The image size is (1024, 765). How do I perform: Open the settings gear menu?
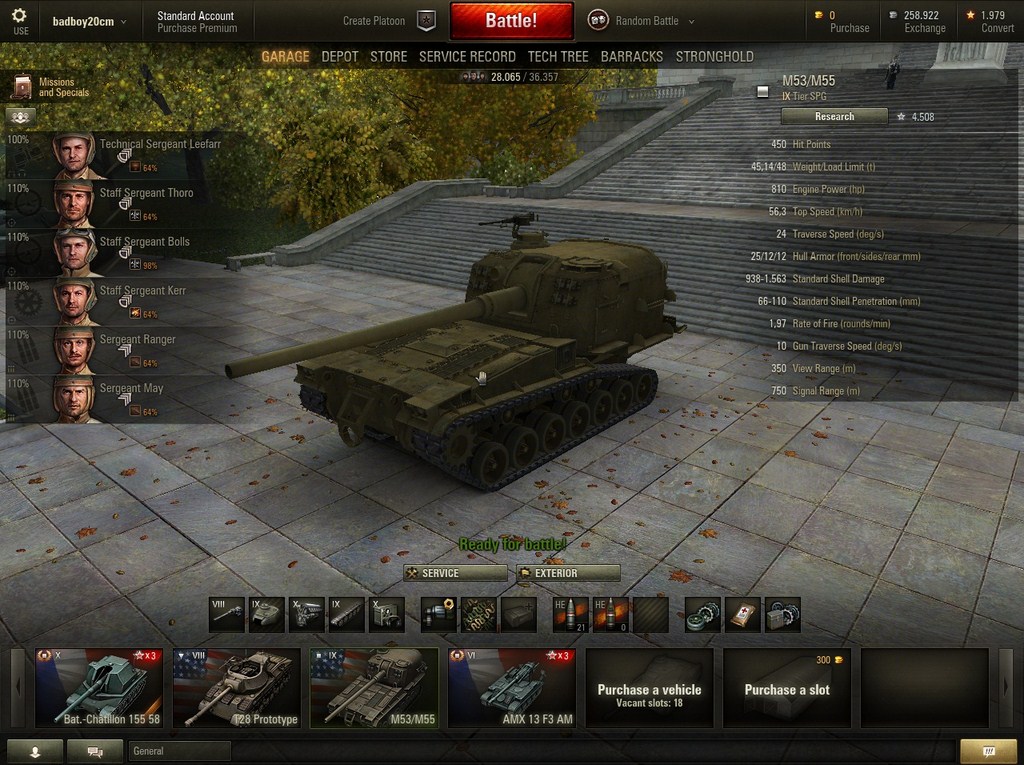click(20, 20)
